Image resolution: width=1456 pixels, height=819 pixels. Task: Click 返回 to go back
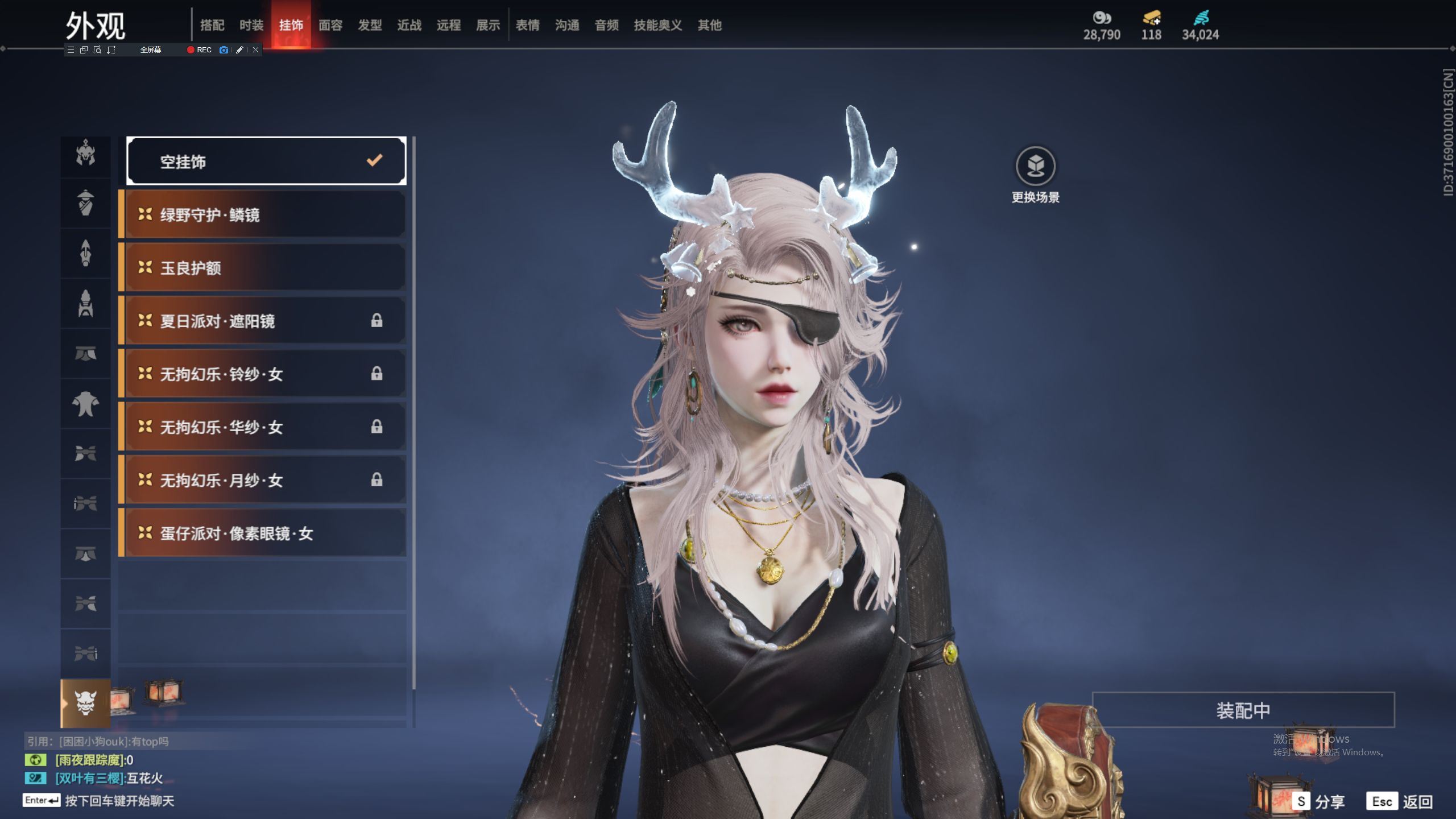(x=1400, y=801)
